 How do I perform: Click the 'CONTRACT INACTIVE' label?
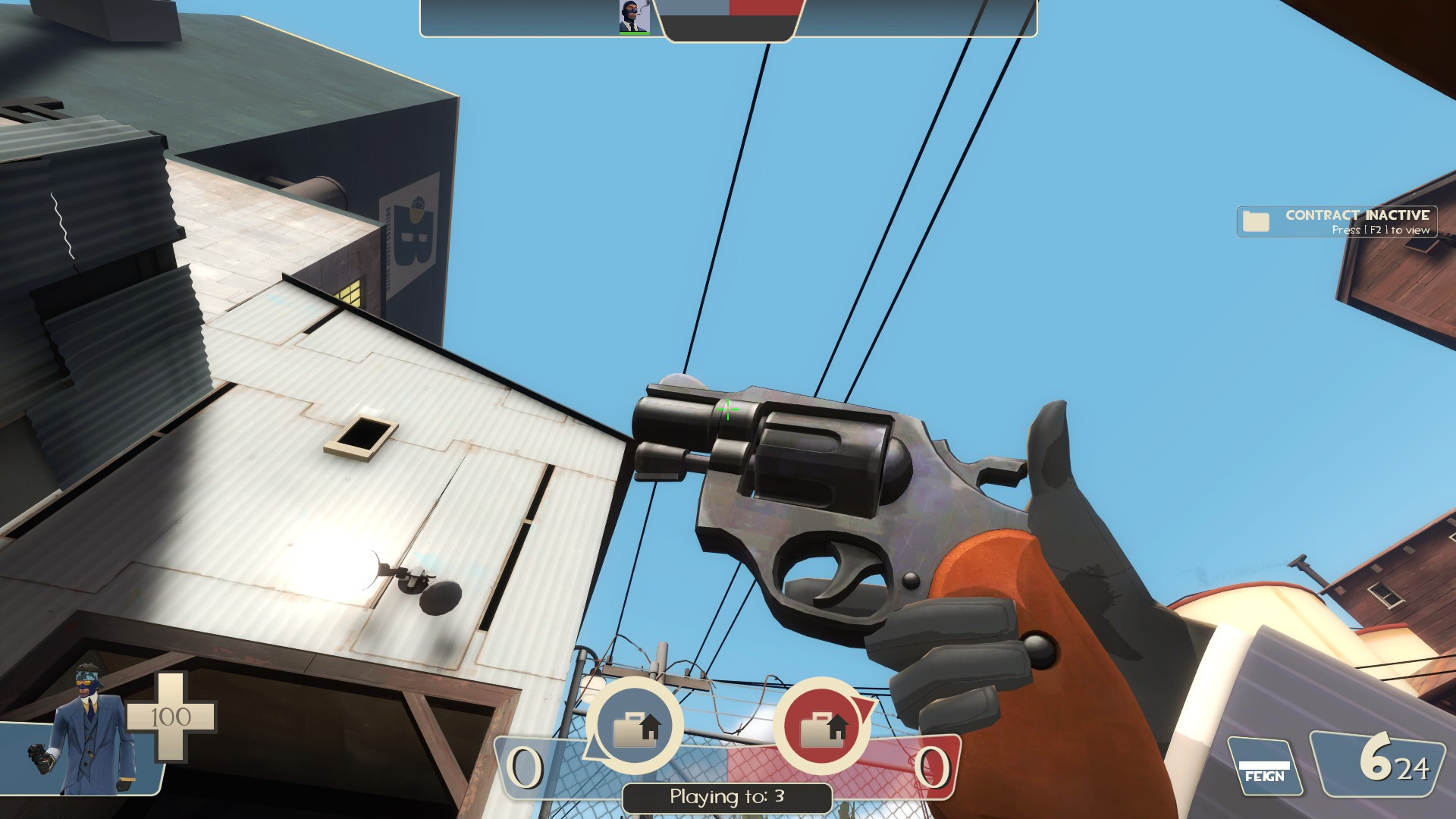click(x=1357, y=216)
